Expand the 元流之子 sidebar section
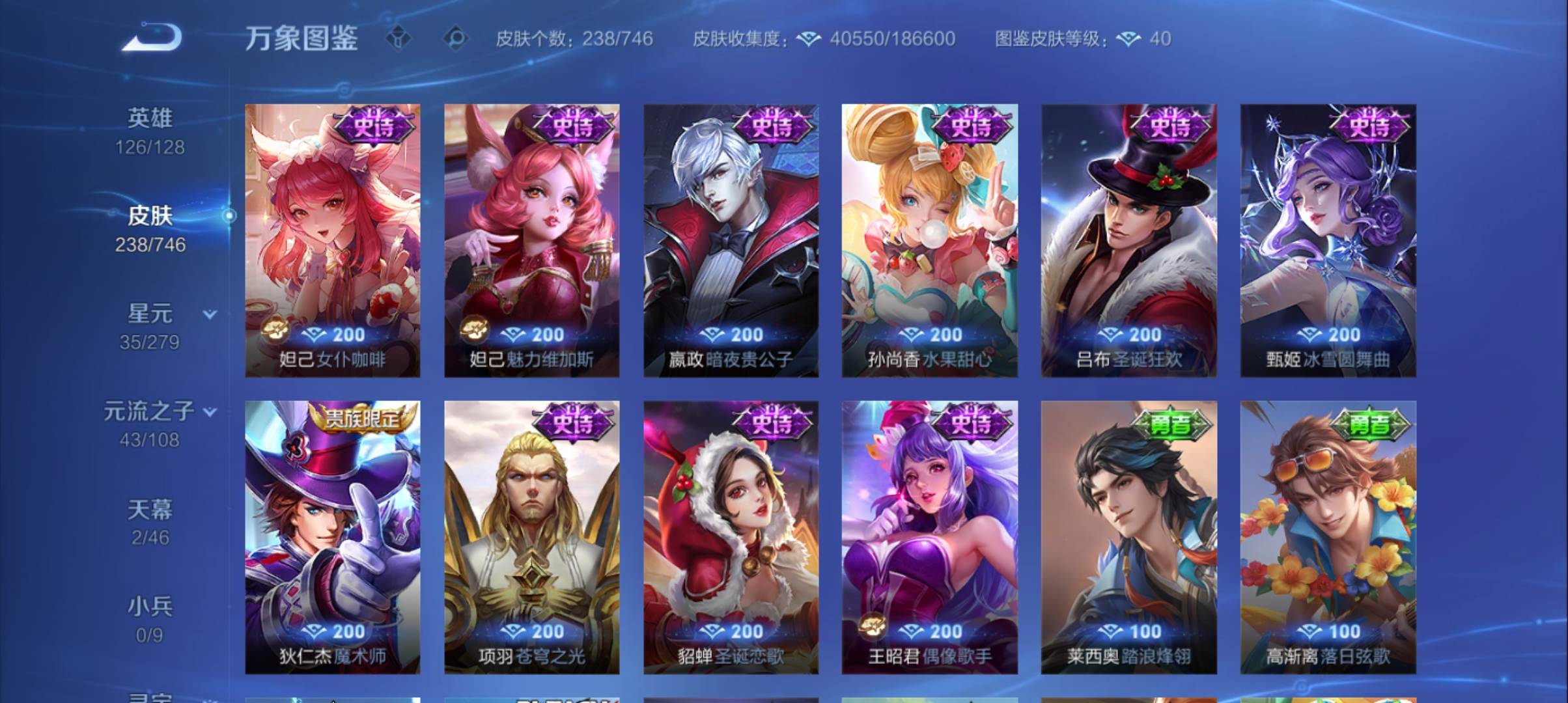 pos(210,411)
